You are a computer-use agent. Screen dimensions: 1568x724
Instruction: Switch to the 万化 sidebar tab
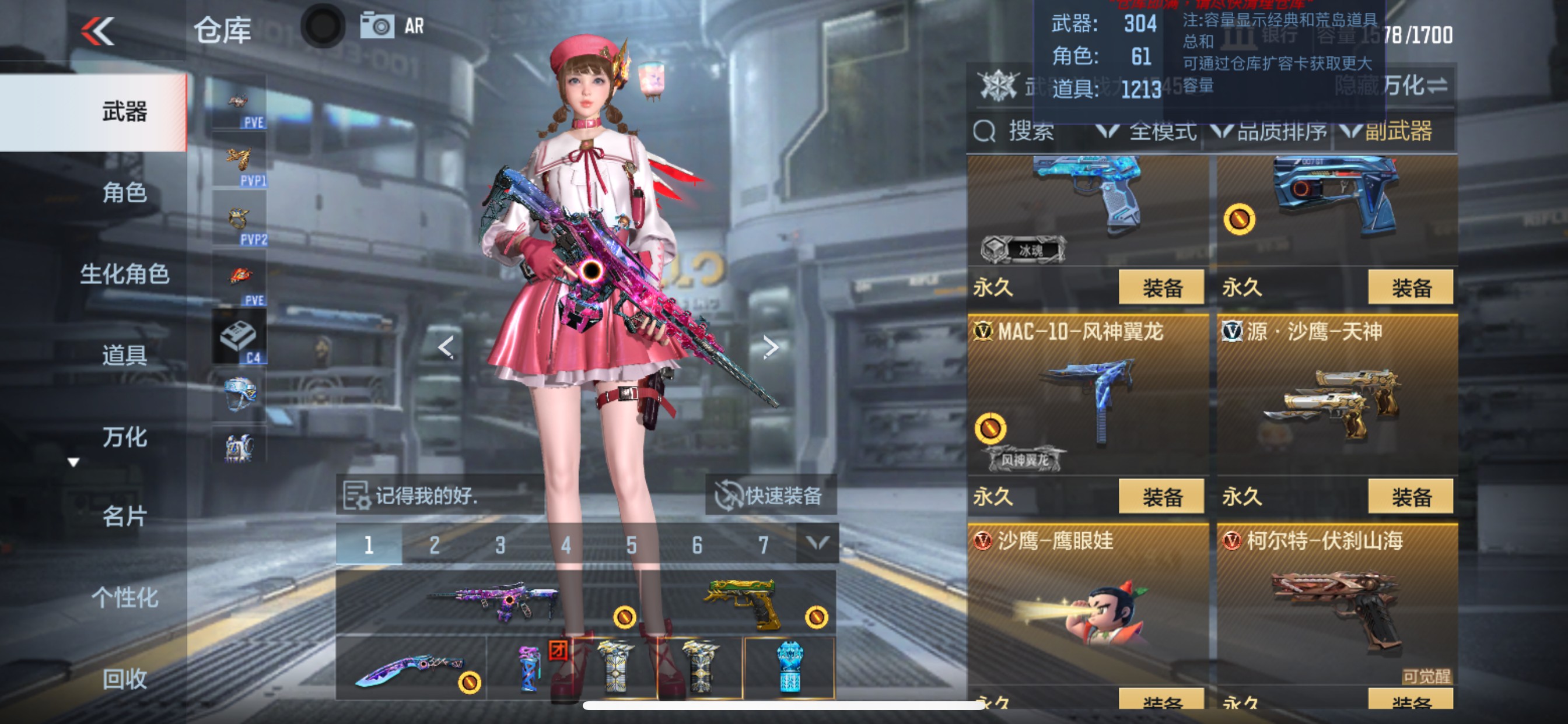(x=127, y=437)
